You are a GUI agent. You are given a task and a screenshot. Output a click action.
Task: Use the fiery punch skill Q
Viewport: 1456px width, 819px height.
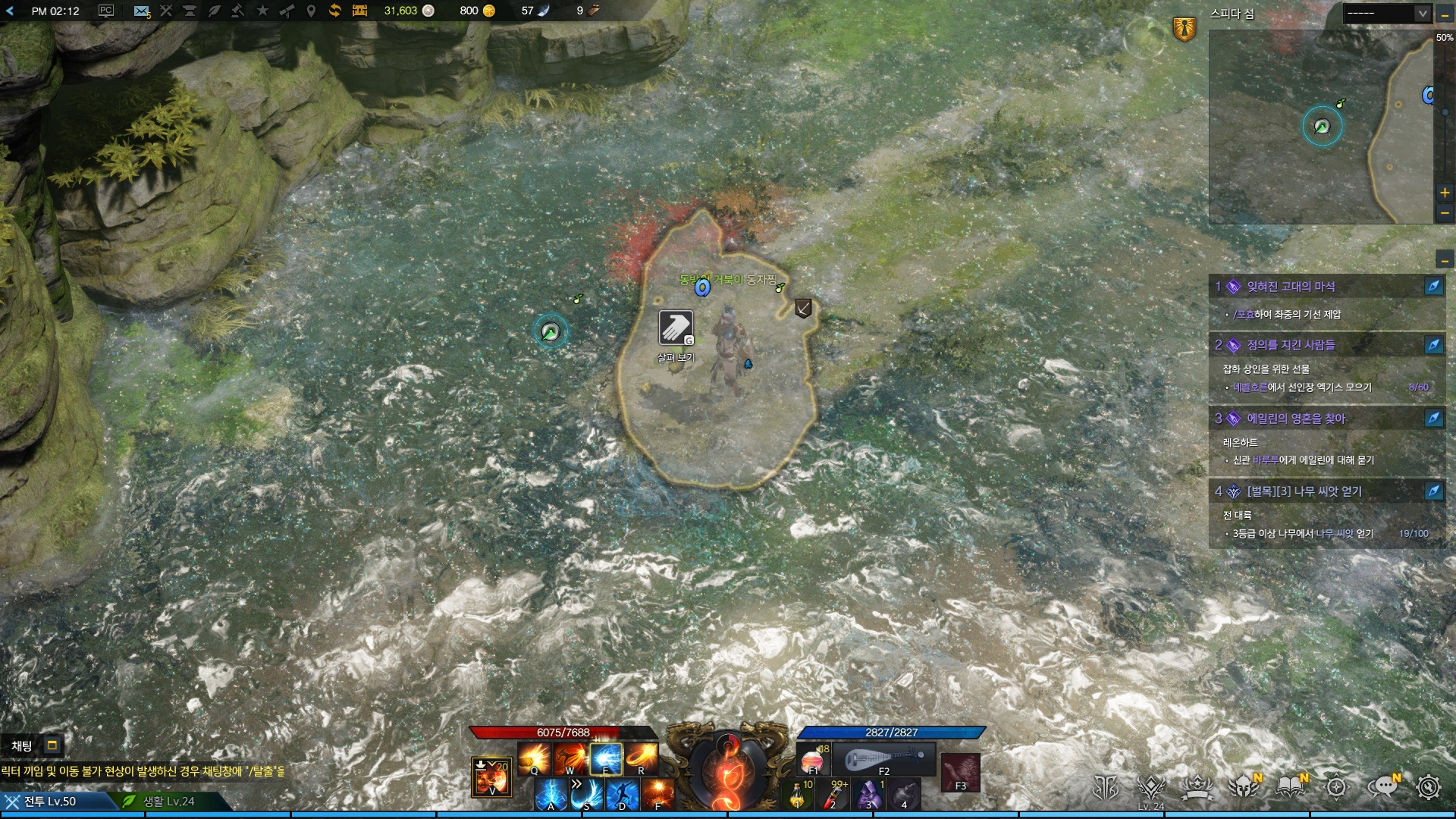pyautogui.click(x=534, y=758)
